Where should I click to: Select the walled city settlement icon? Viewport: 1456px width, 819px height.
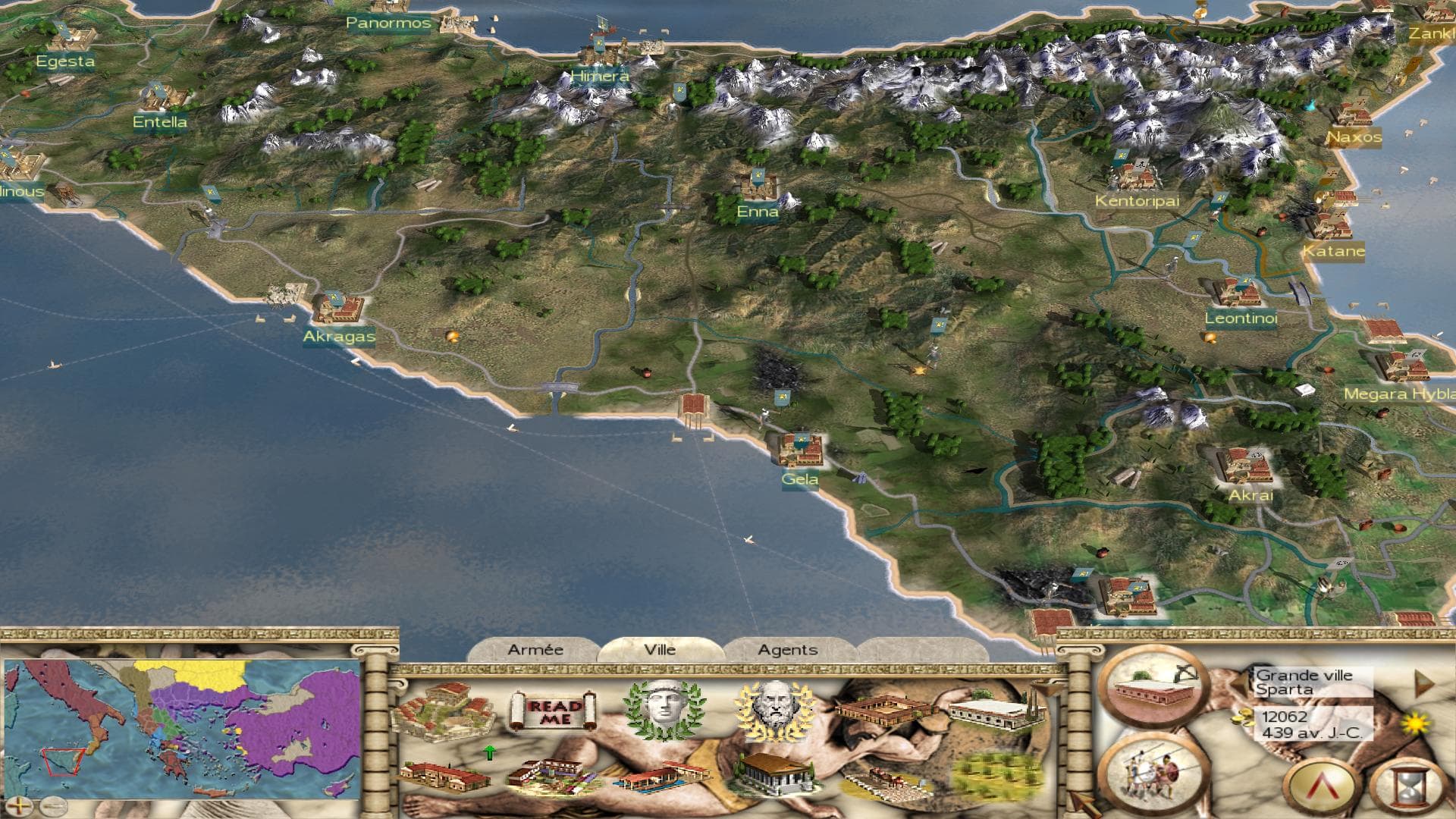coord(444,711)
